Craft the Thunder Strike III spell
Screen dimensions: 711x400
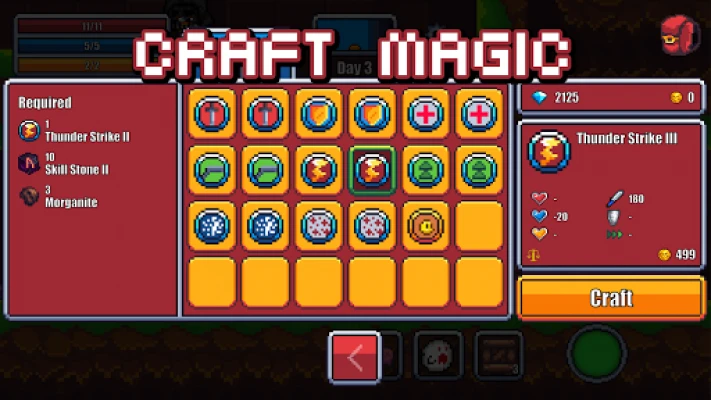pyautogui.click(x=611, y=298)
